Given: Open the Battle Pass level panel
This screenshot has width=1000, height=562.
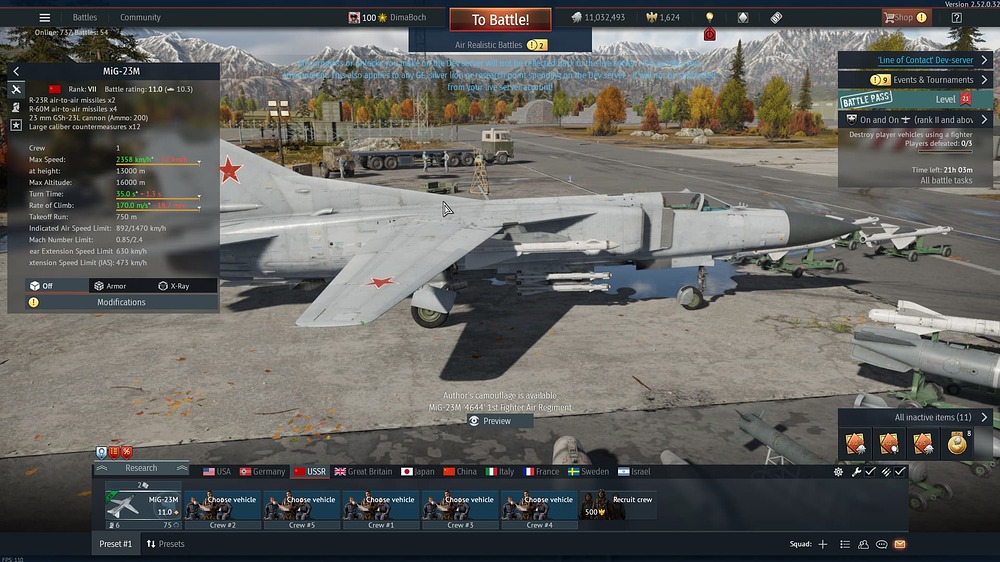Looking at the screenshot, I should click(915, 100).
